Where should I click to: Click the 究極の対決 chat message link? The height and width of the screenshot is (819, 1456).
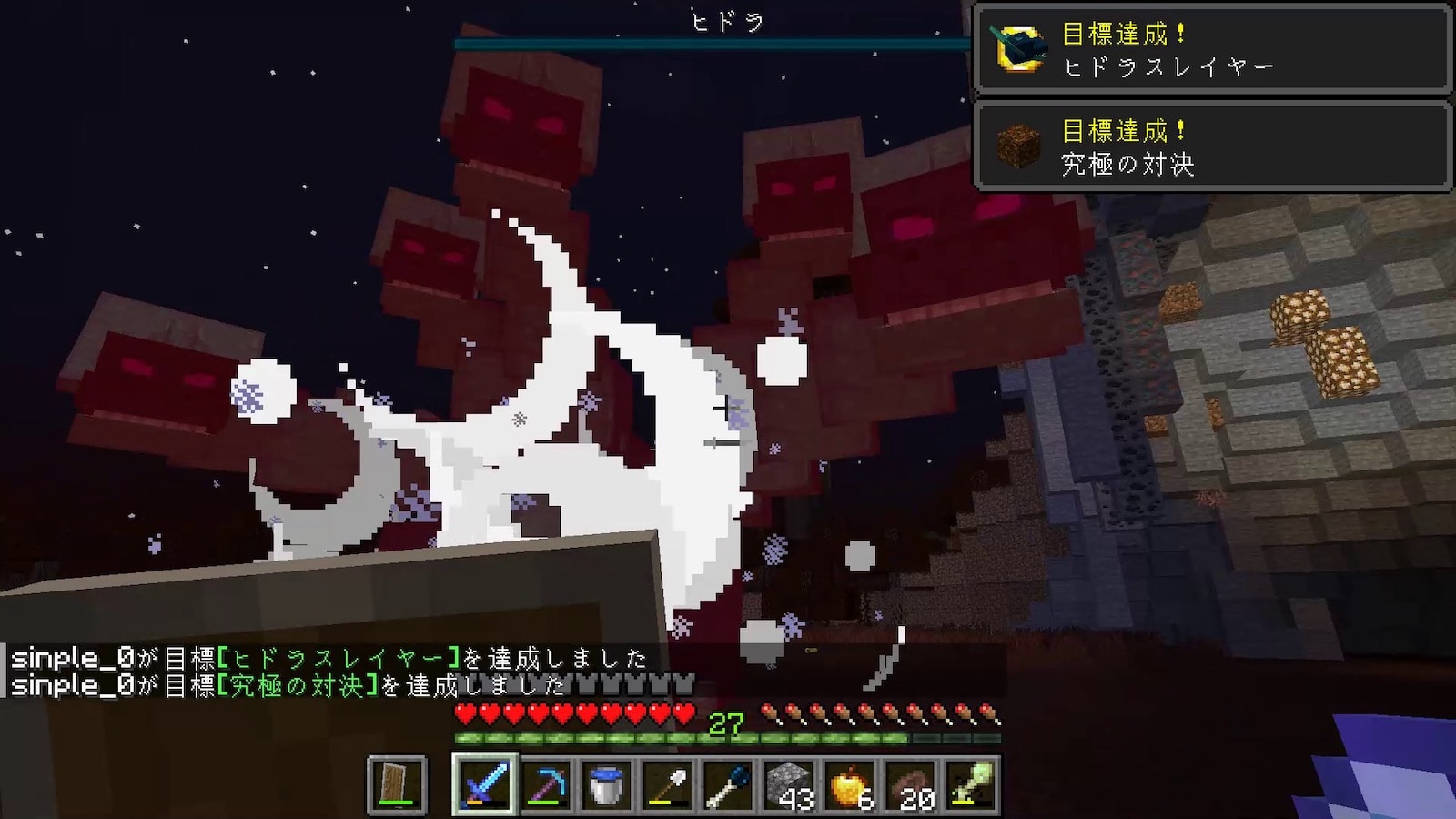tap(298, 685)
